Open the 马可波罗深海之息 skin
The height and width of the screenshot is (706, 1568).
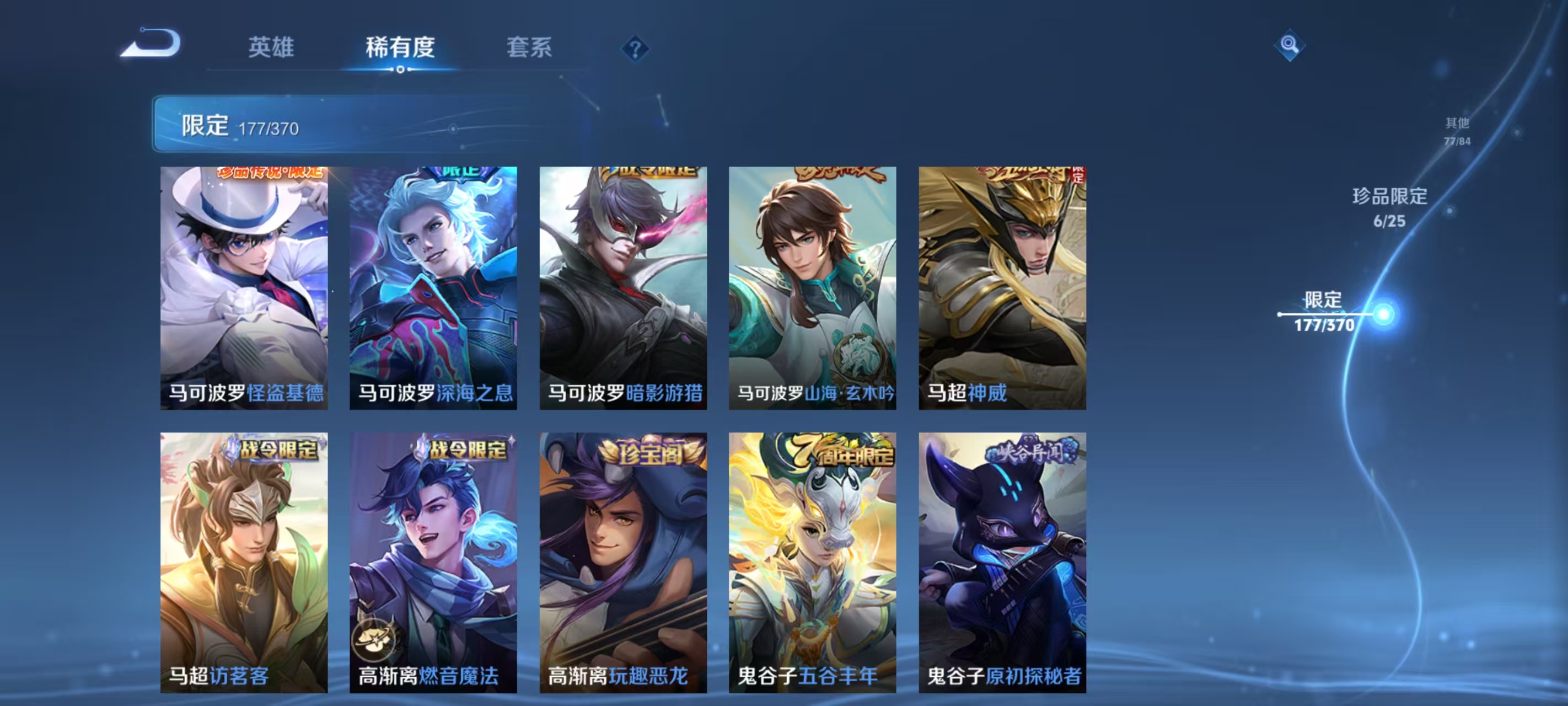click(433, 286)
